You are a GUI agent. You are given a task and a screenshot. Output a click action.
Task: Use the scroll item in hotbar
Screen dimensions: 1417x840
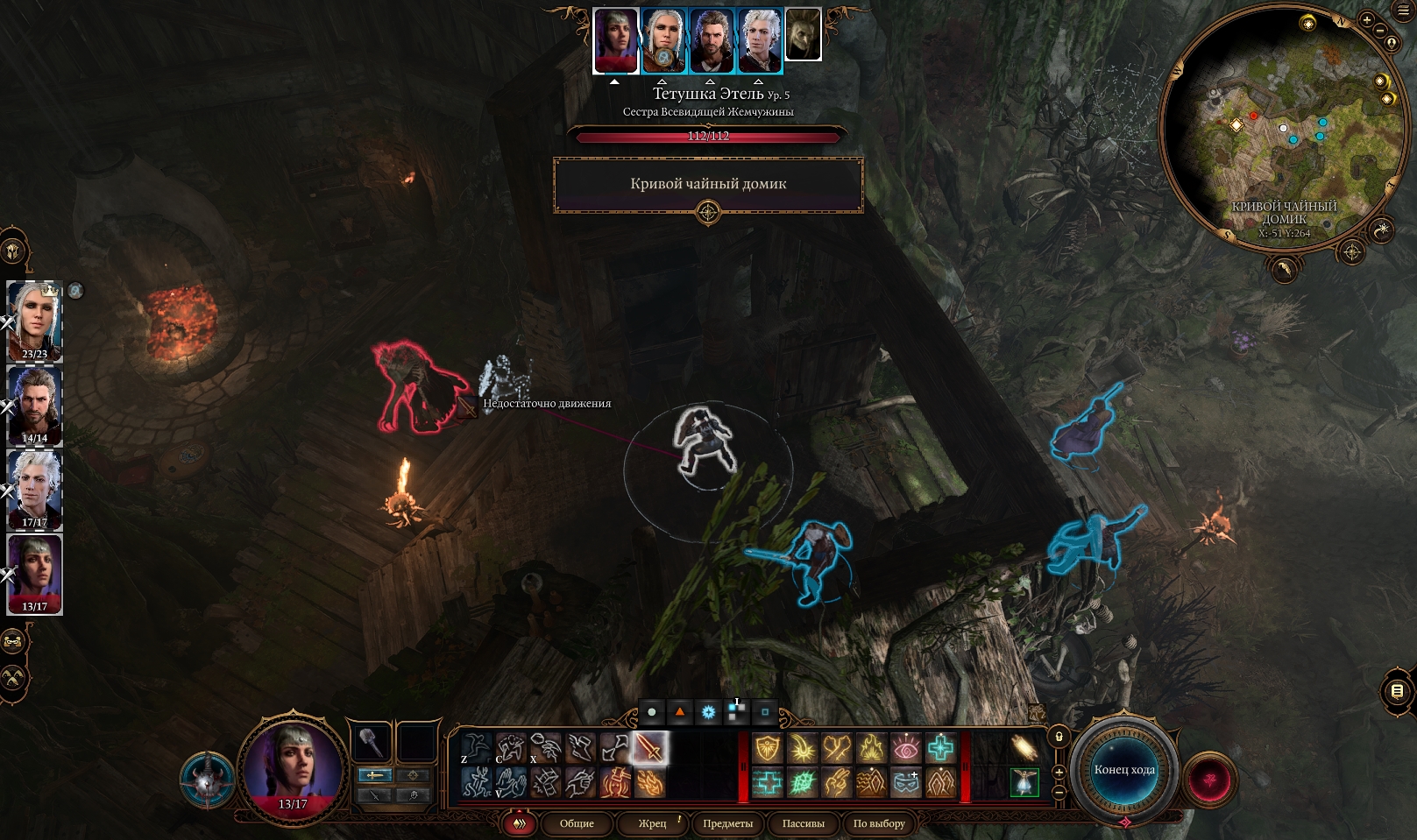coord(1024,748)
